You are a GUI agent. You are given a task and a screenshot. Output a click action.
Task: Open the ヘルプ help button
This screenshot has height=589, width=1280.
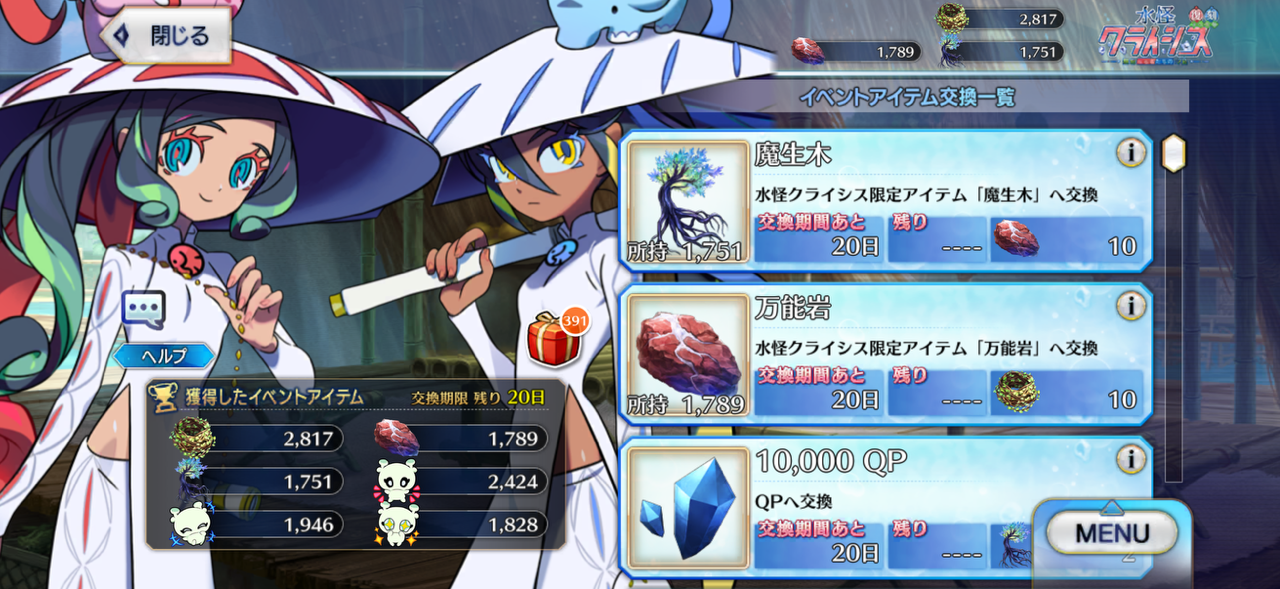click(x=163, y=355)
